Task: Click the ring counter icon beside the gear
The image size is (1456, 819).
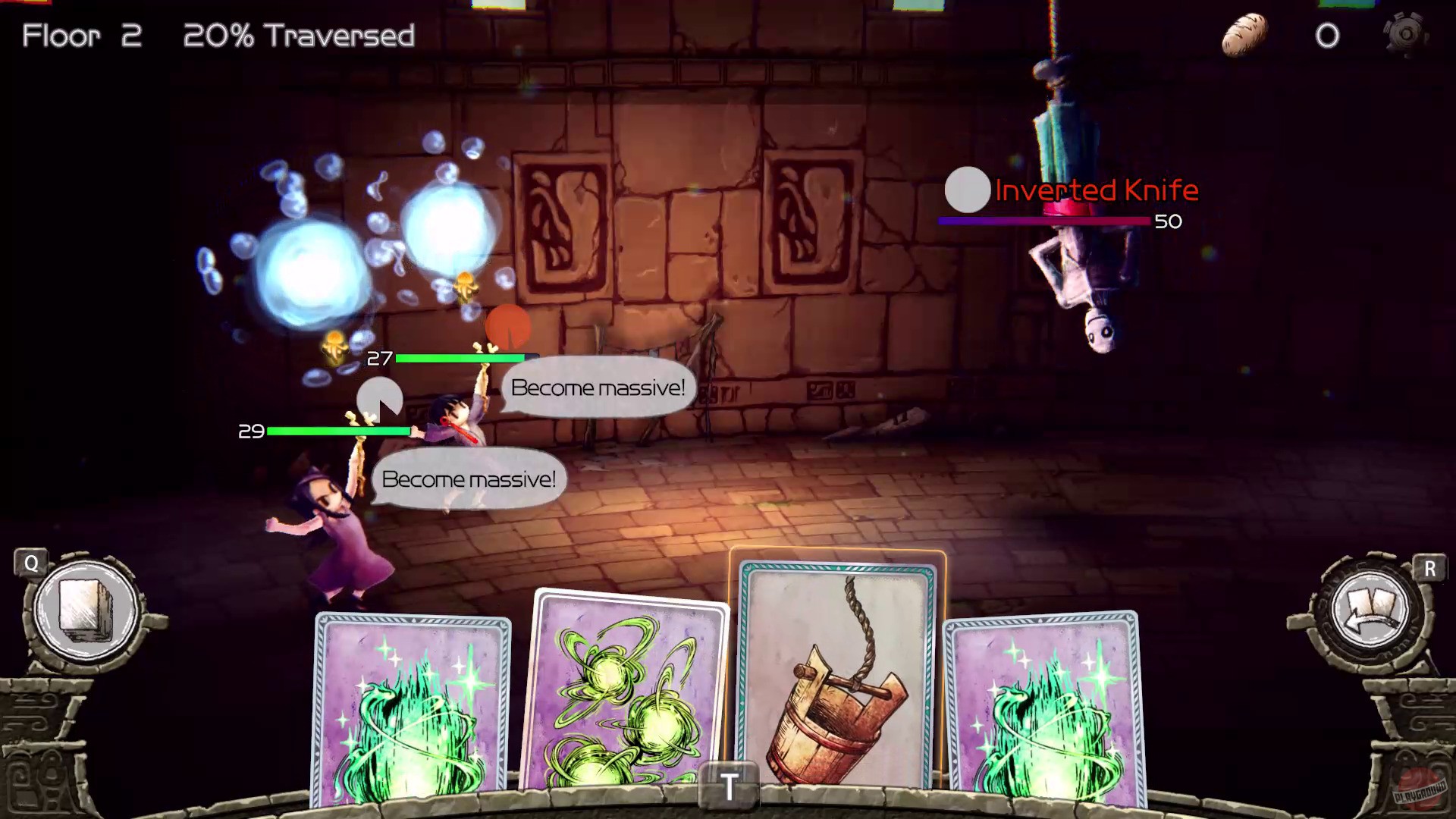Action: 1329,35
